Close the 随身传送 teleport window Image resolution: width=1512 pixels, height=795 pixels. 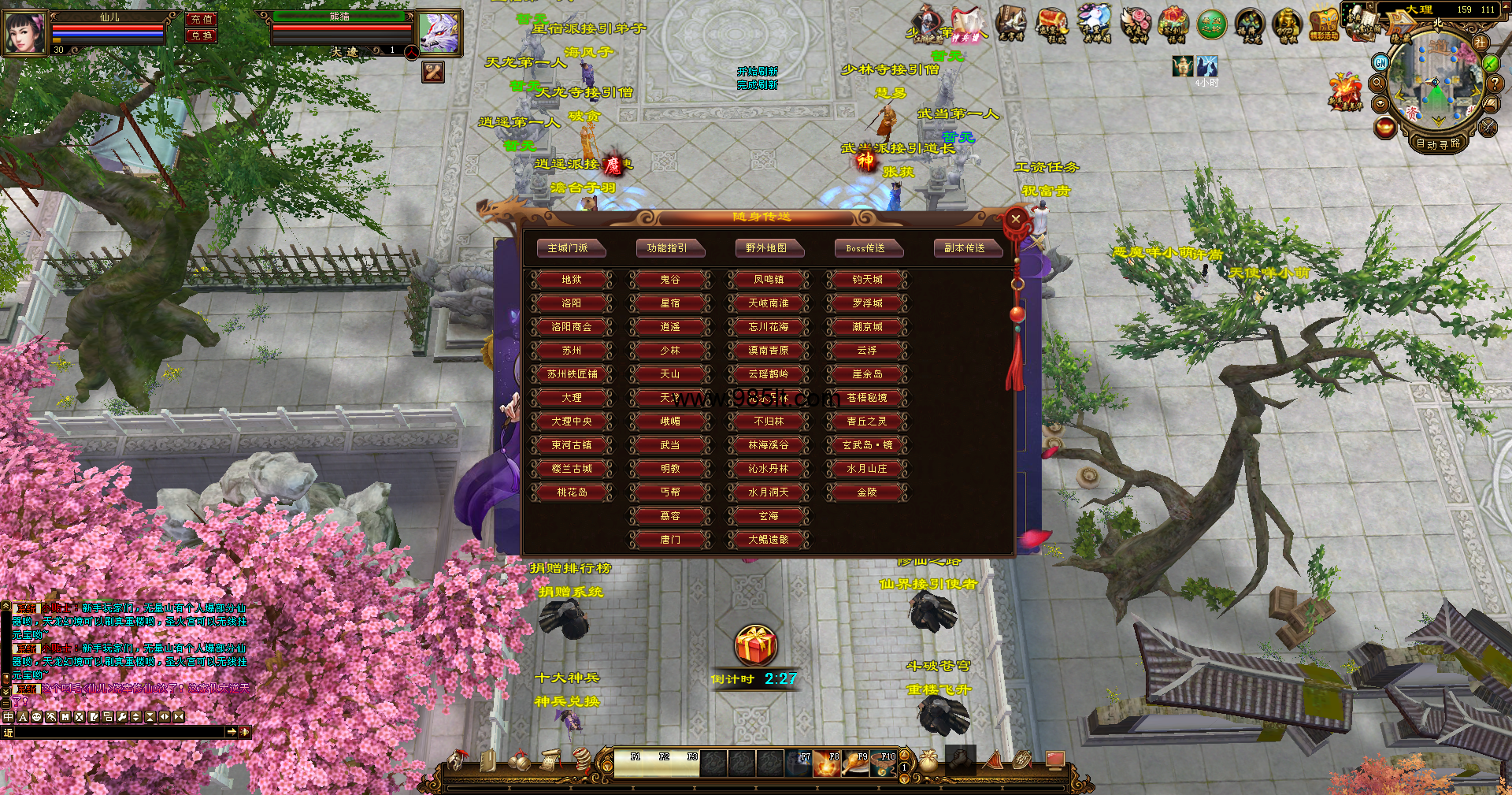point(1016,219)
